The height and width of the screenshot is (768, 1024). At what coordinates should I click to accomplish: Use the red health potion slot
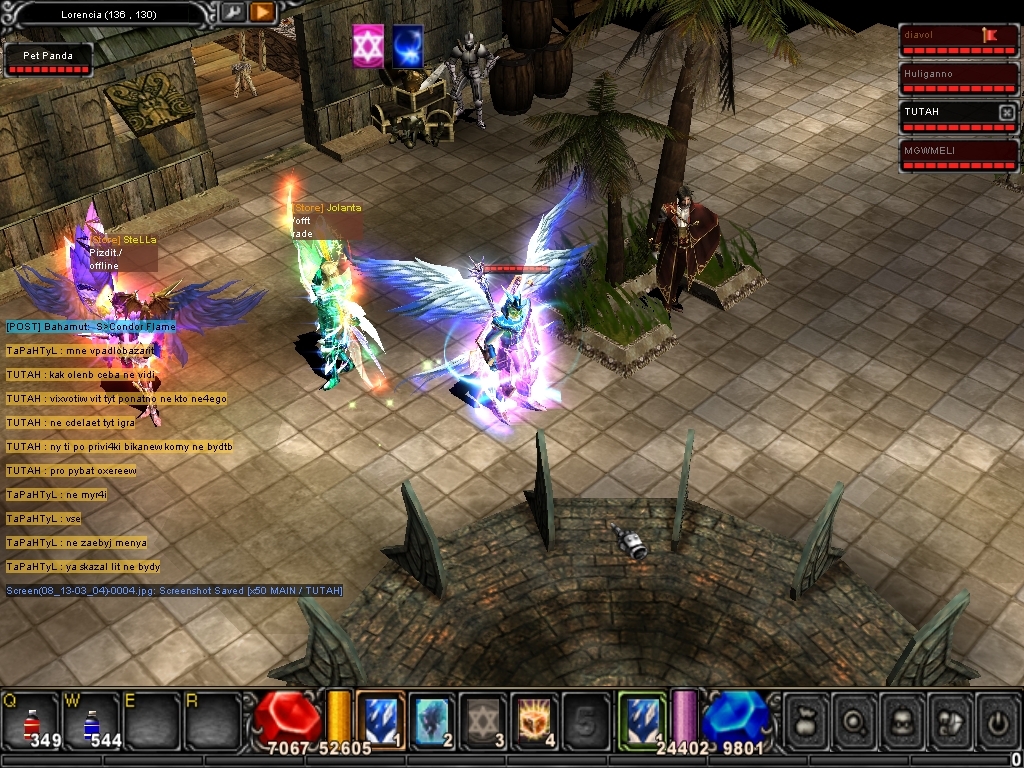point(31,720)
